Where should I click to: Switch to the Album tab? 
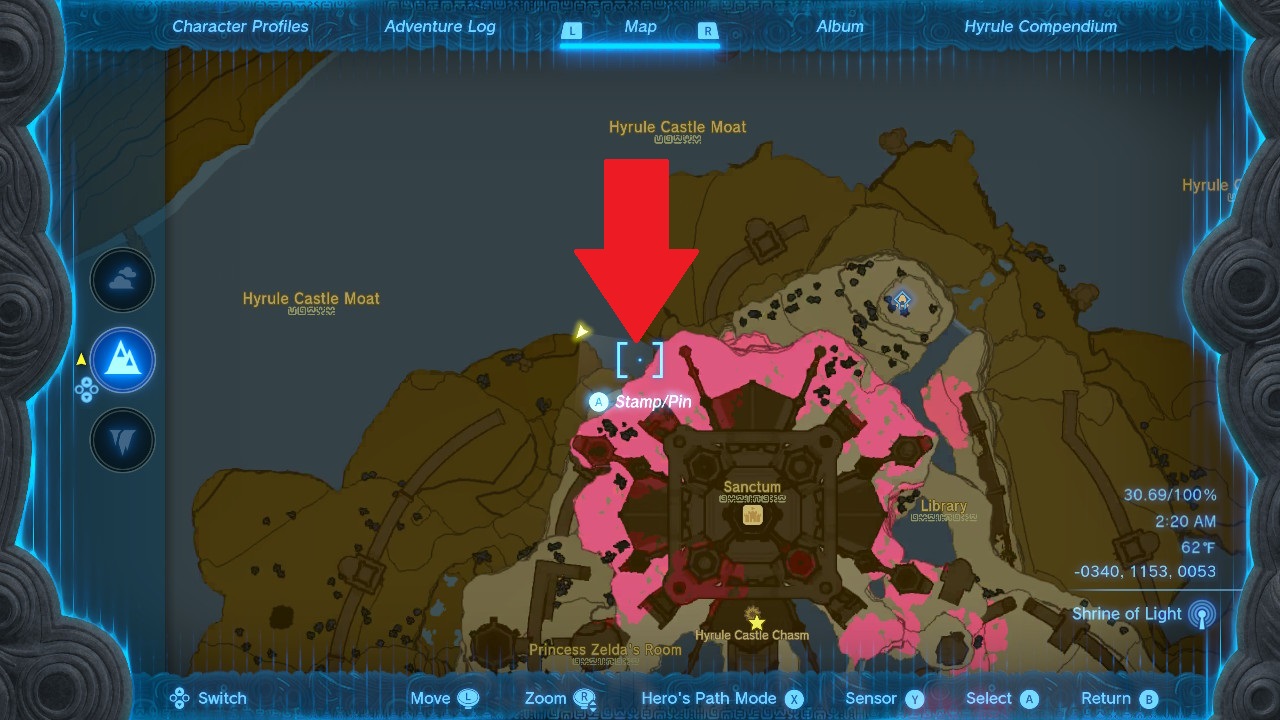pos(839,27)
